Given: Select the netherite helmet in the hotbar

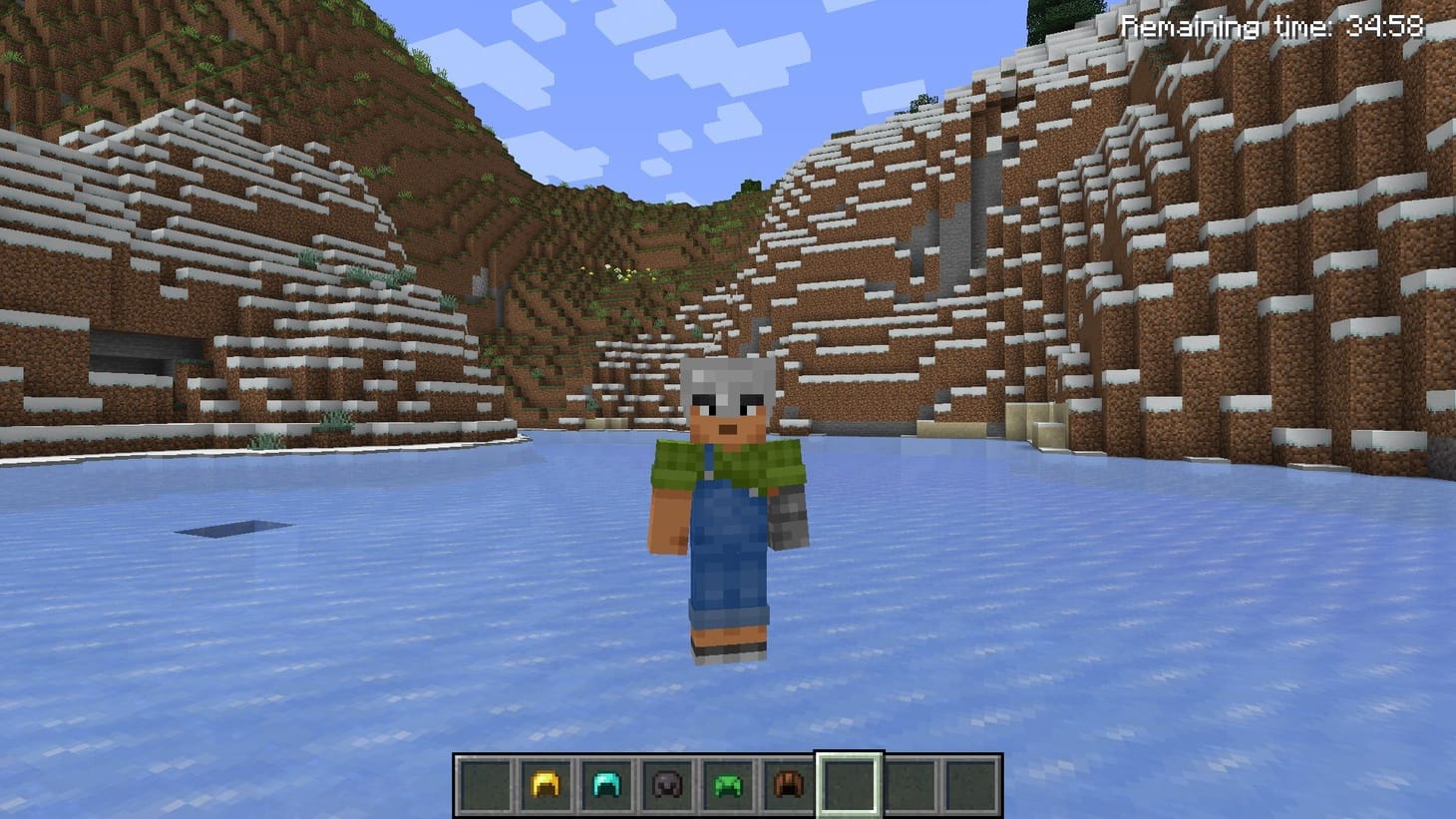Looking at the screenshot, I should click(x=666, y=784).
